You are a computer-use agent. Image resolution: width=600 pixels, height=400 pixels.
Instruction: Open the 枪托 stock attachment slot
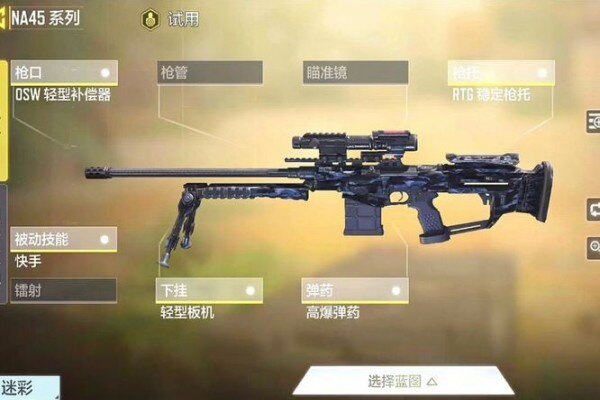(x=501, y=73)
